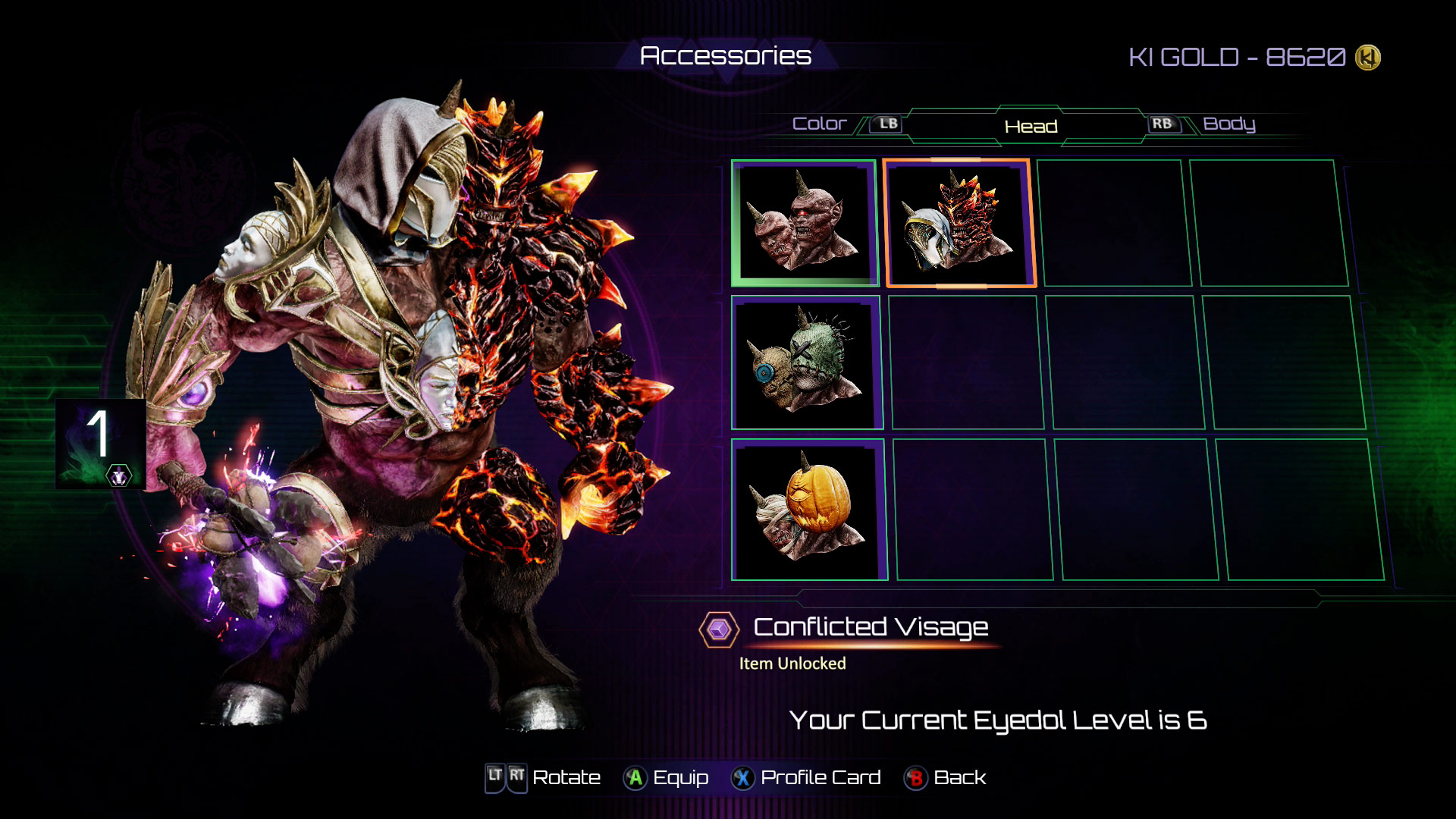Select the lava-masked Conflicted Visage accessory

tap(959, 222)
